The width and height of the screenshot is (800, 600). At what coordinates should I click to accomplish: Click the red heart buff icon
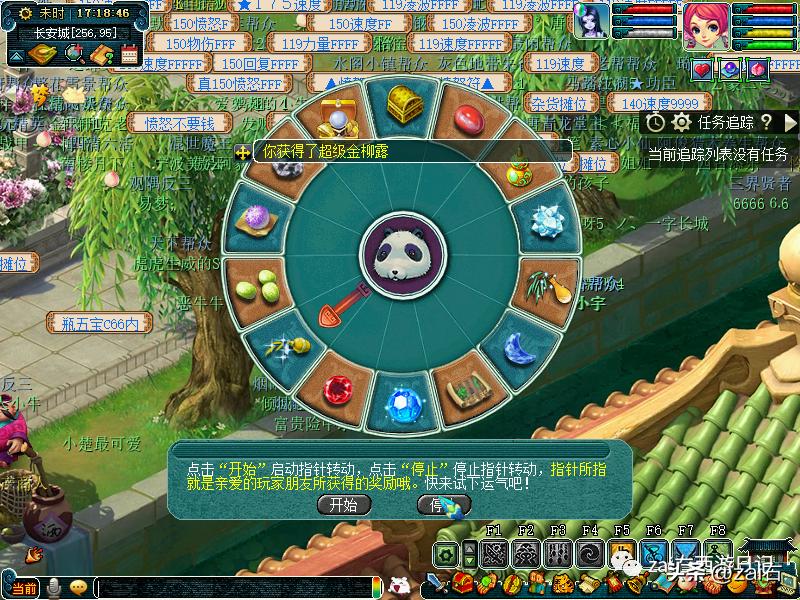pyautogui.click(x=701, y=69)
